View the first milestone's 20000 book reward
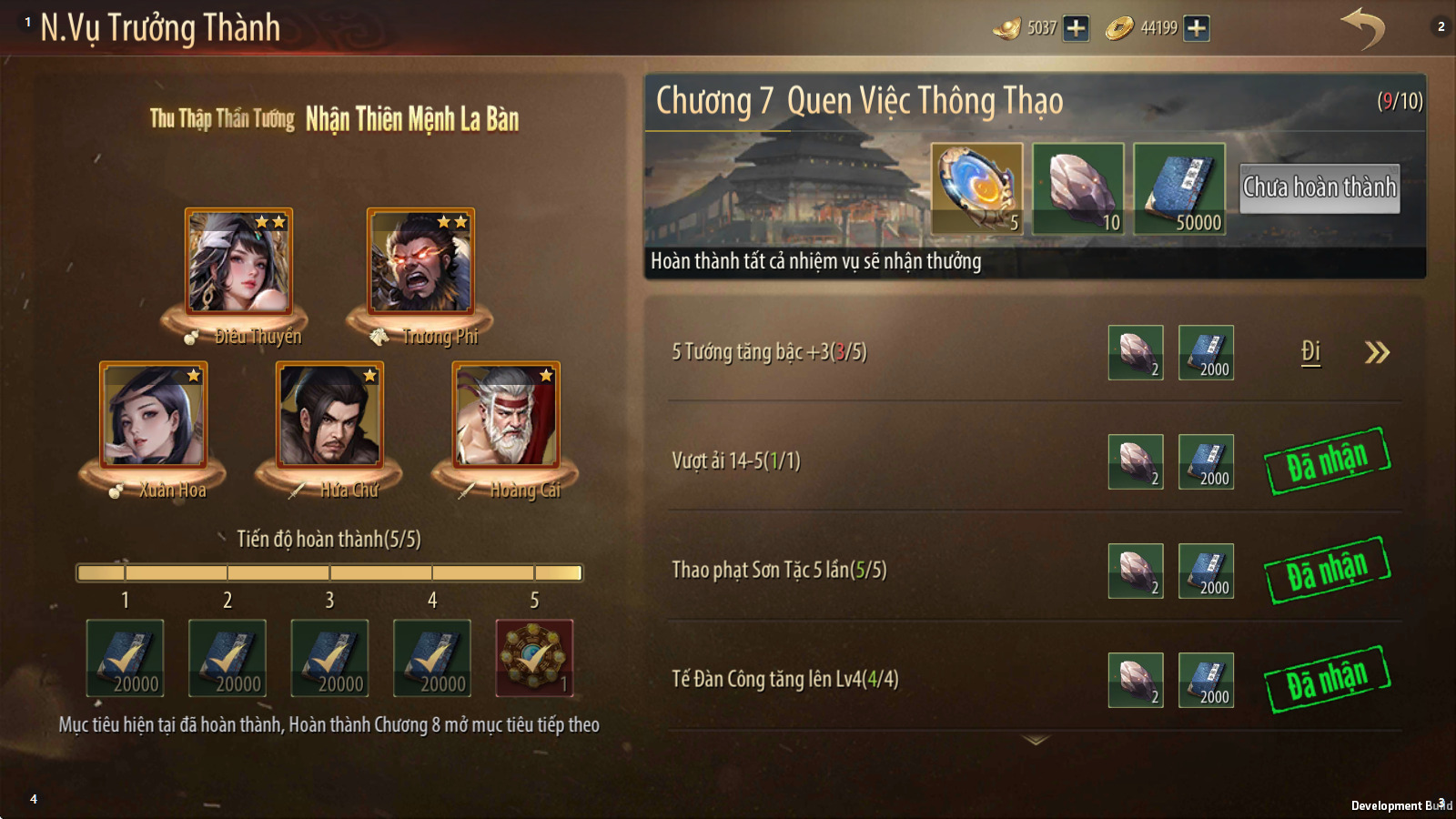The height and width of the screenshot is (819, 1456). (125, 658)
